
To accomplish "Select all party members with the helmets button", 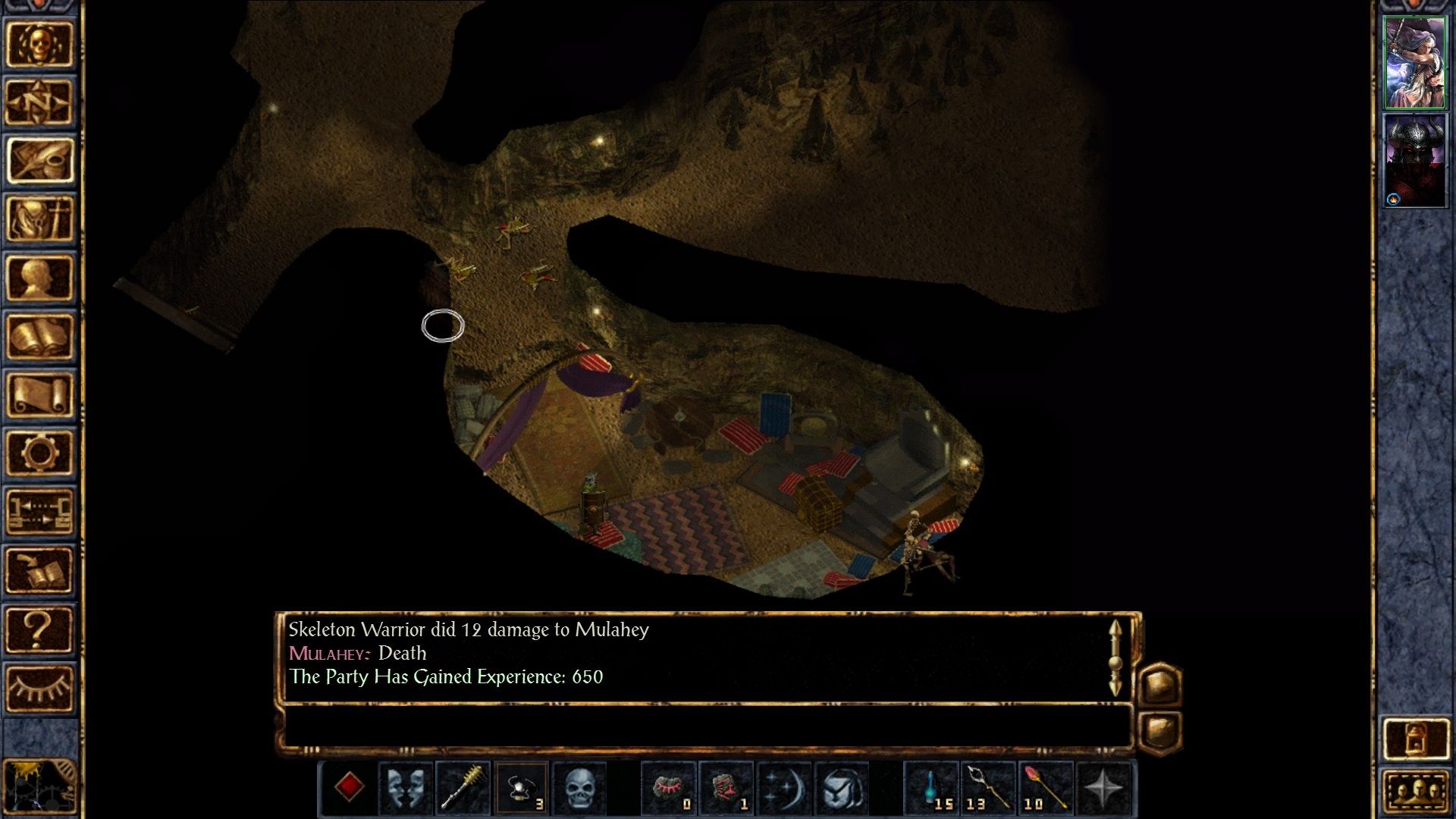I will click(1415, 792).
